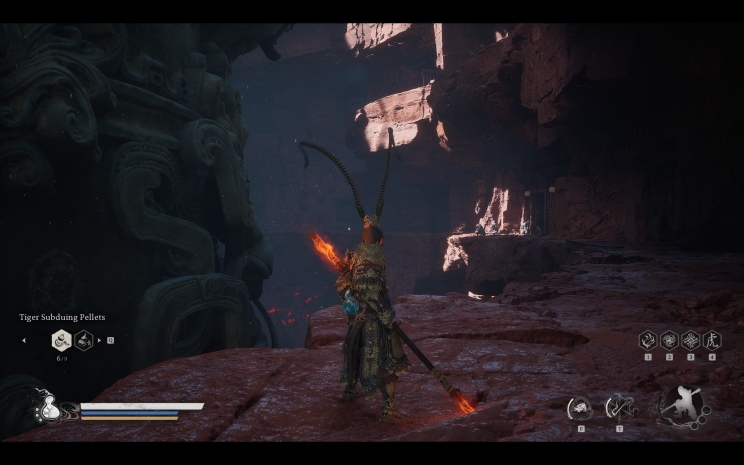Image resolution: width=744 pixels, height=465 pixels.
Task: Activate the swirling spell in slot 2
Action: coord(669,340)
